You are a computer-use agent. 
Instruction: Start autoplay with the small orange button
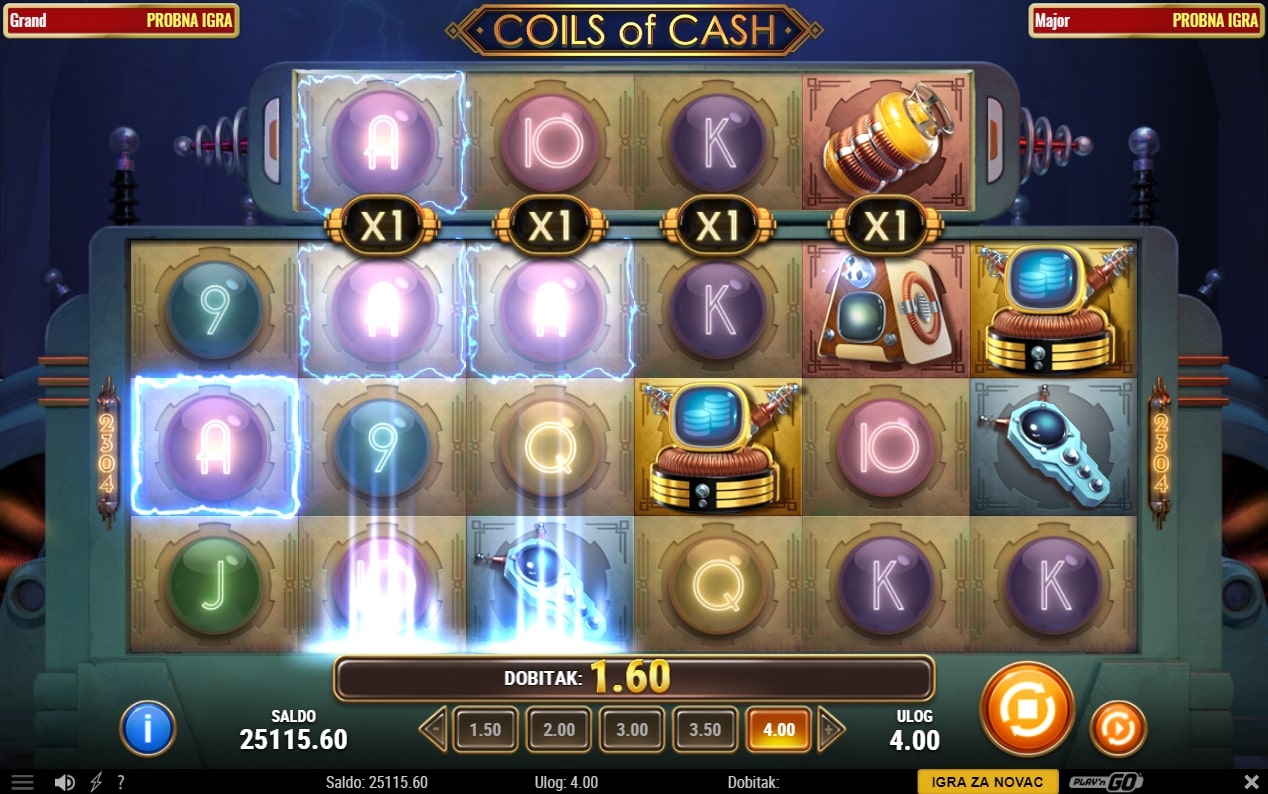[1118, 728]
